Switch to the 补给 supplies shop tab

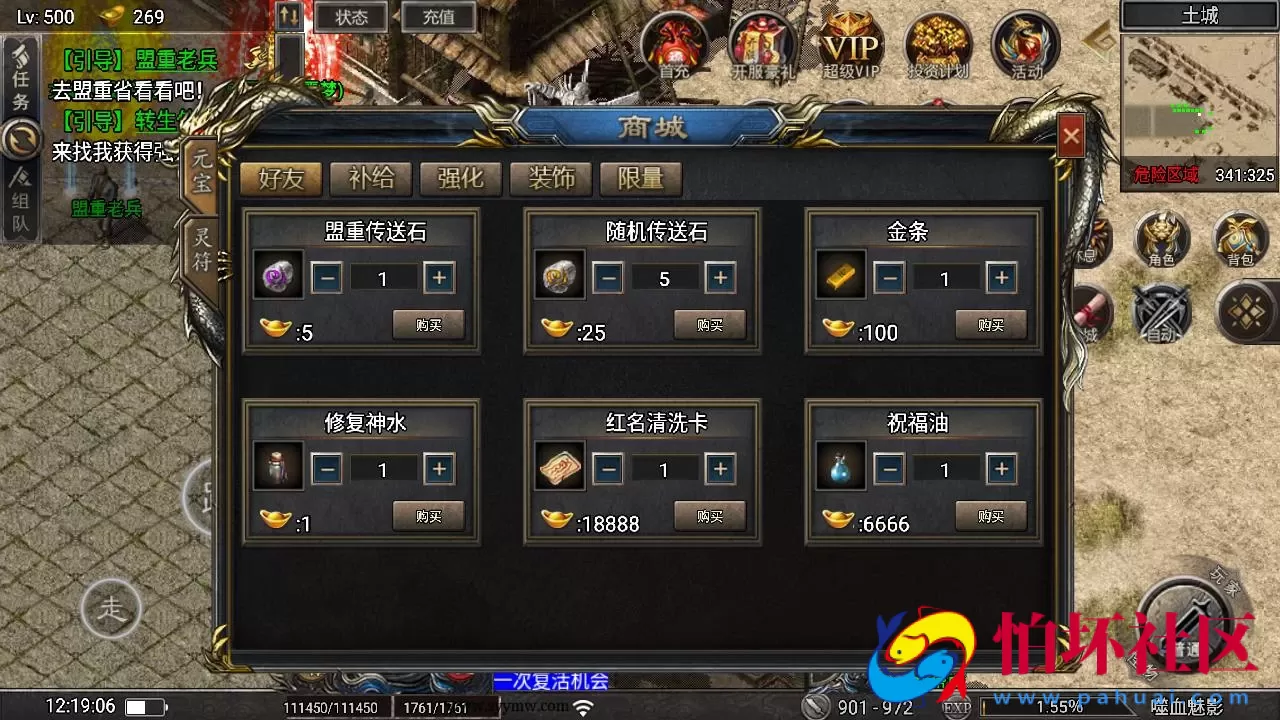pyautogui.click(x=371, y=179)
